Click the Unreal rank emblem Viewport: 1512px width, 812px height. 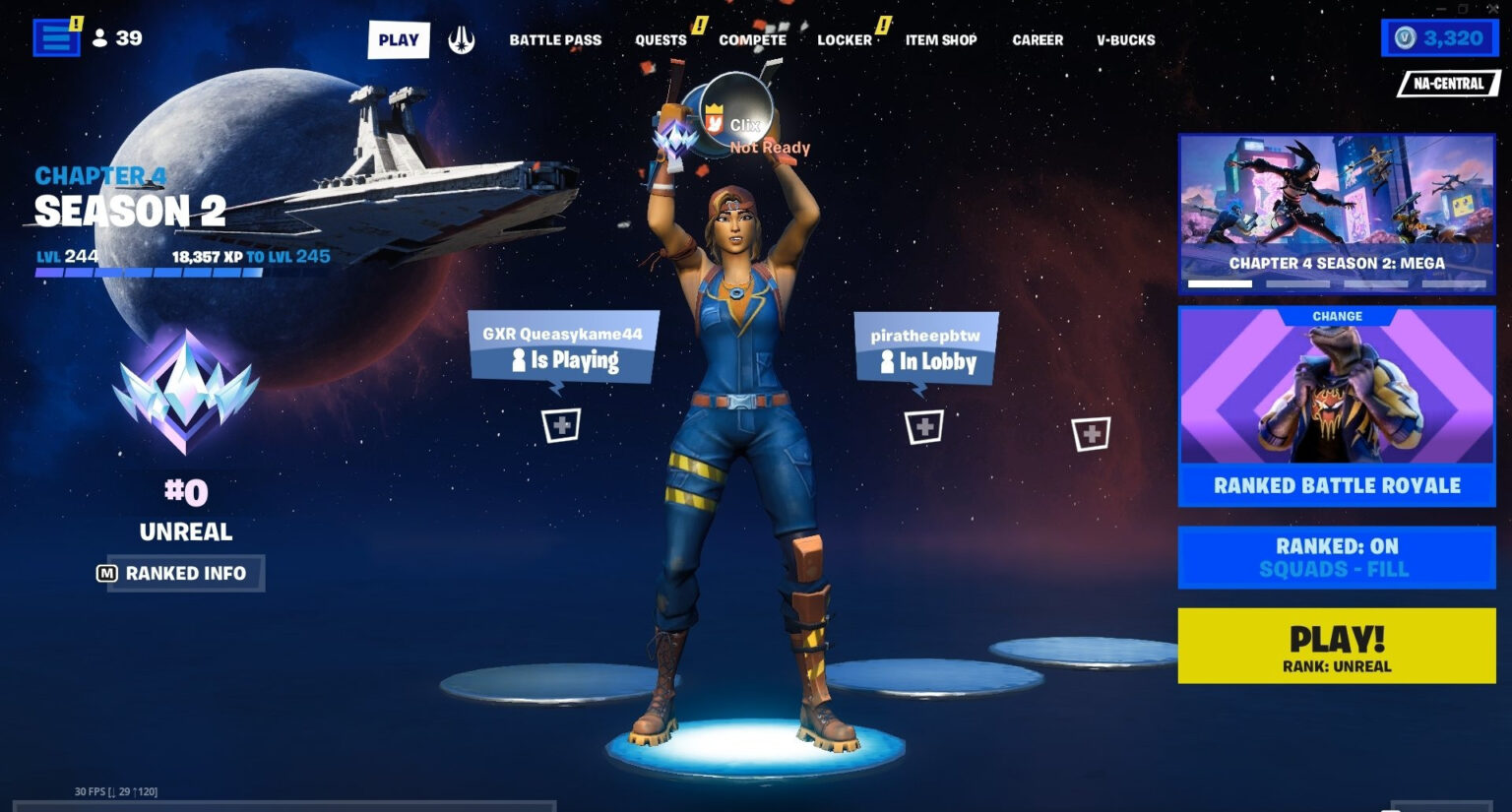tap(189, 392)
